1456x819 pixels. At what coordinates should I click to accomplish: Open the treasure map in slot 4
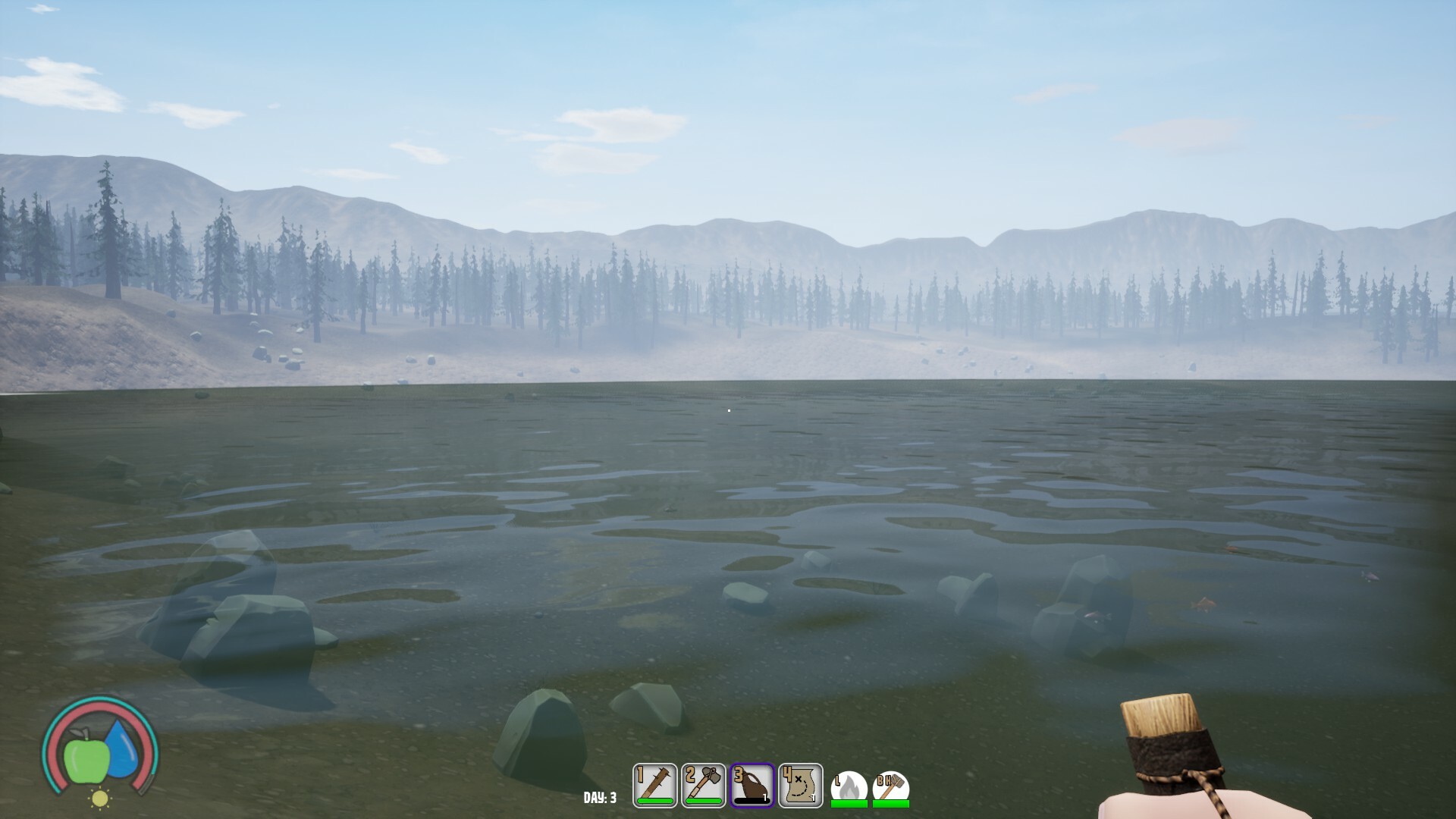click(x=801, y=786)
